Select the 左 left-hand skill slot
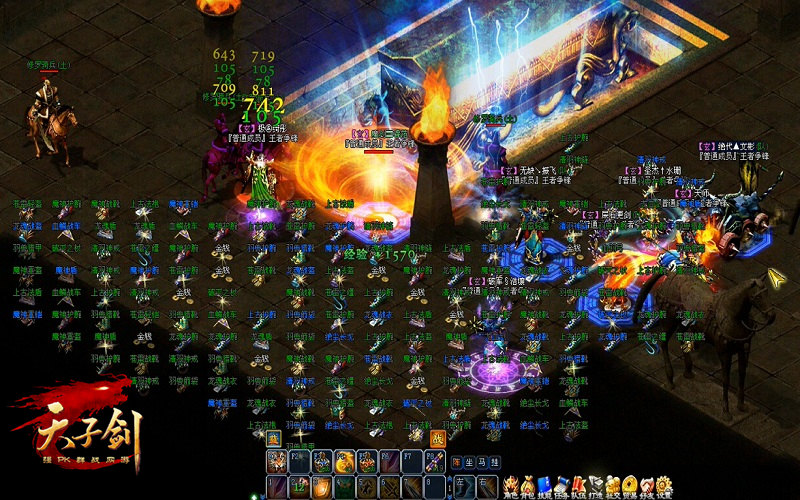 pyautogui.click(x=460, y=486)
